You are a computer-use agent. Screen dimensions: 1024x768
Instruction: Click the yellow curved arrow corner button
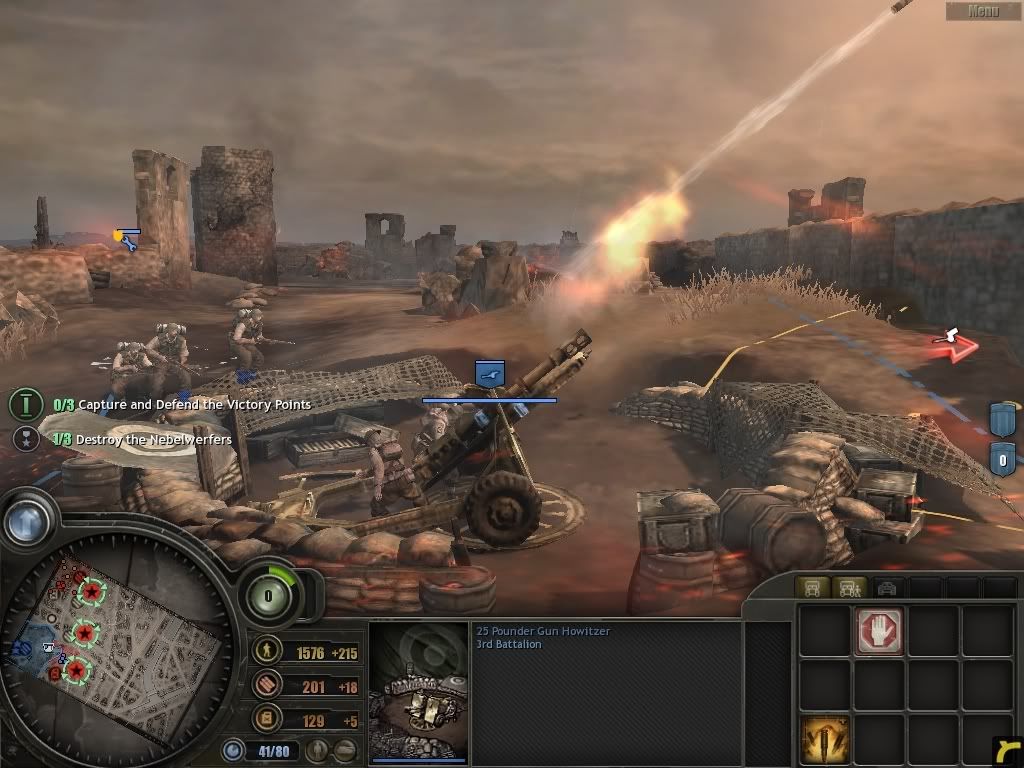click(1008, 751)
